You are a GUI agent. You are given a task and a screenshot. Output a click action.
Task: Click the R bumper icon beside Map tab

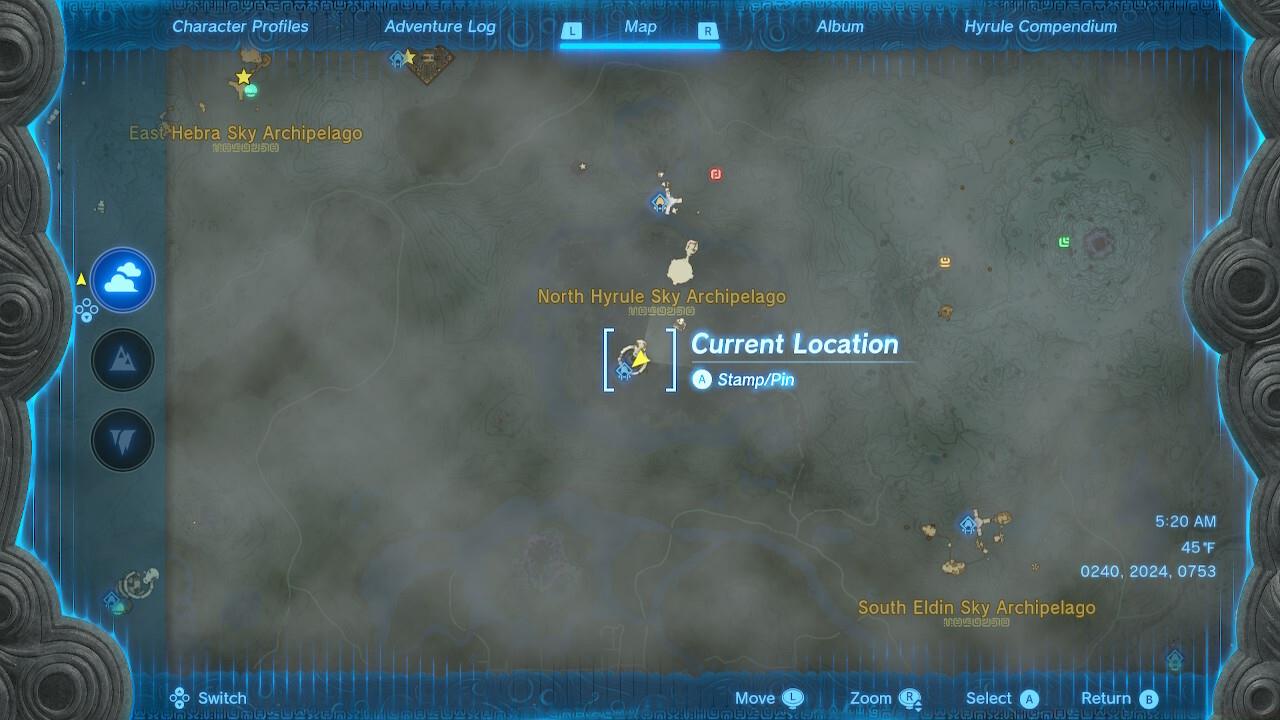pos(709,31)
